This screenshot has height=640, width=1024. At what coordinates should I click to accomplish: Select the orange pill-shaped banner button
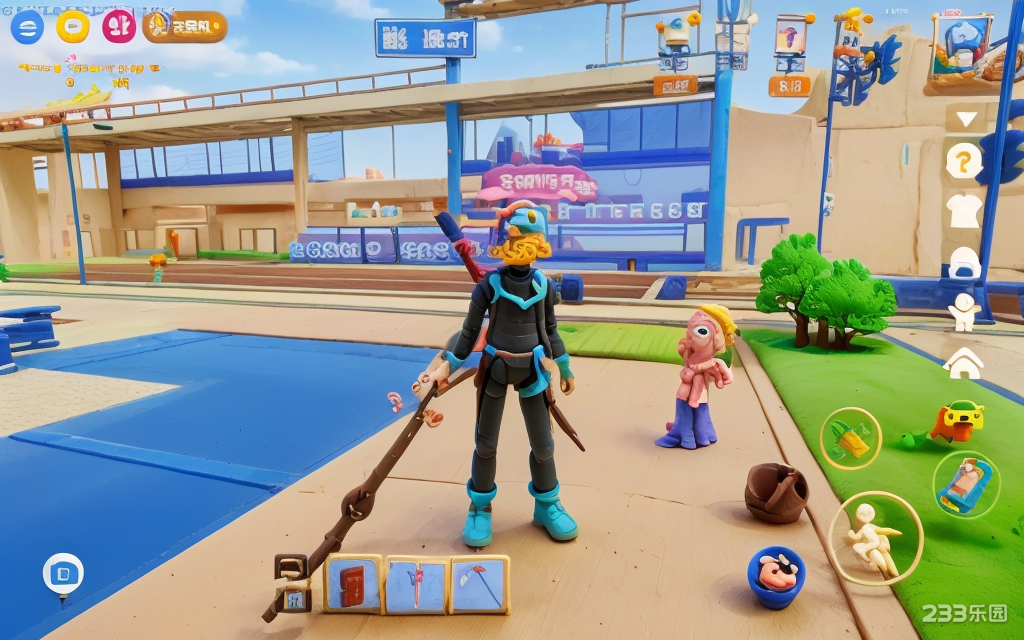[x=185, y=27]
